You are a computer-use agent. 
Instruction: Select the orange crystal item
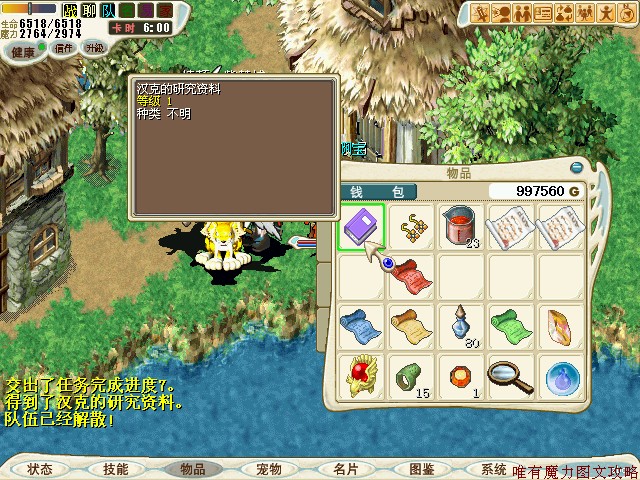point(560,325)
